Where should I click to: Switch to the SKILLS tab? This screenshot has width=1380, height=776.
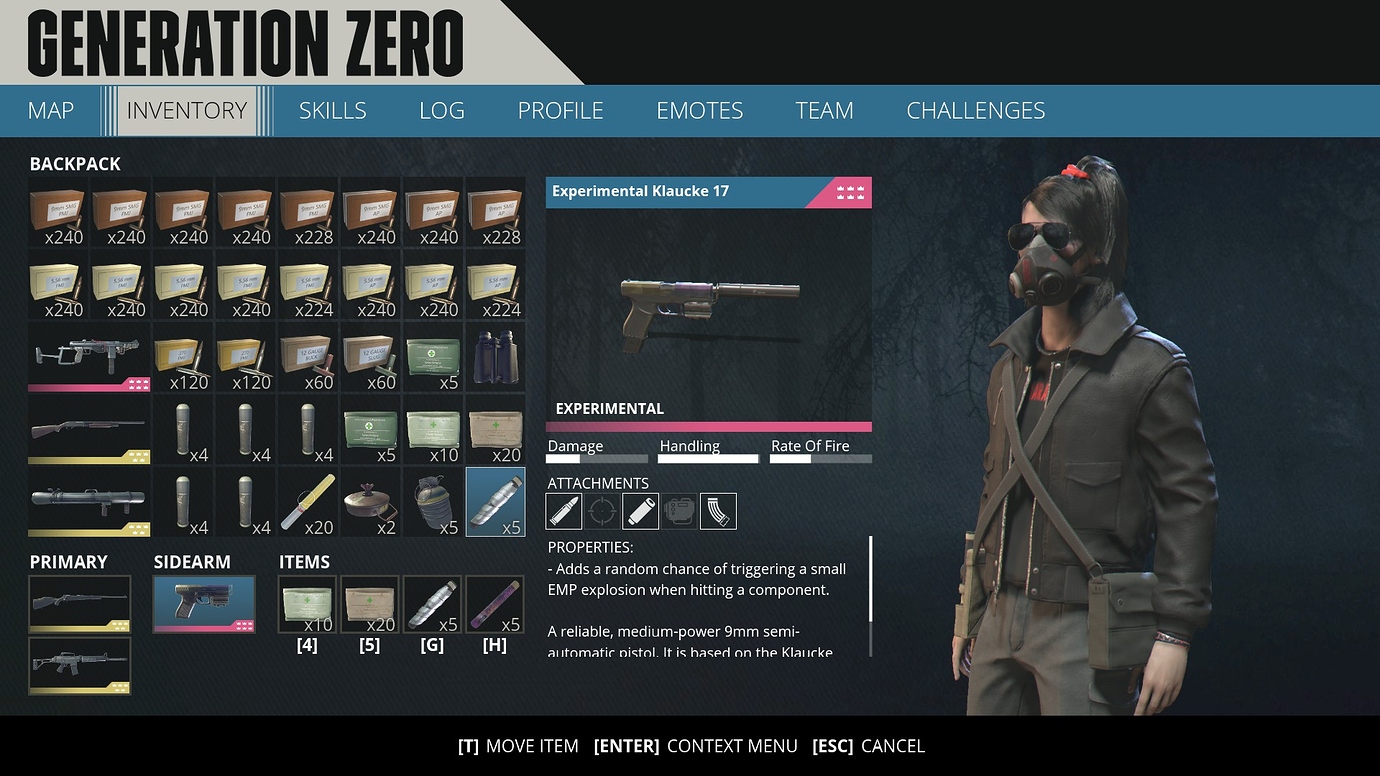pyautogui.click(x=332, y=110)
